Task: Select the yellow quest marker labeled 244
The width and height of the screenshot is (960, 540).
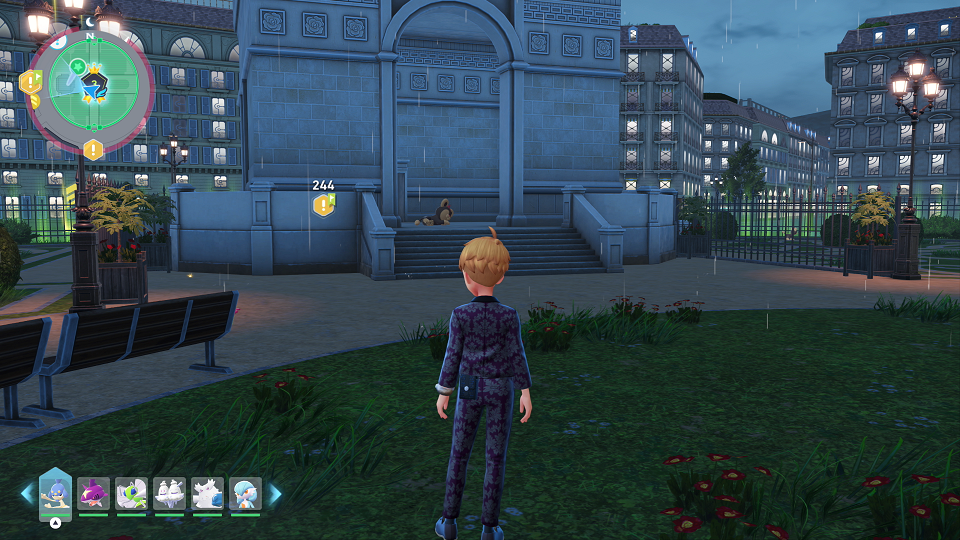Action: point(323,204)
